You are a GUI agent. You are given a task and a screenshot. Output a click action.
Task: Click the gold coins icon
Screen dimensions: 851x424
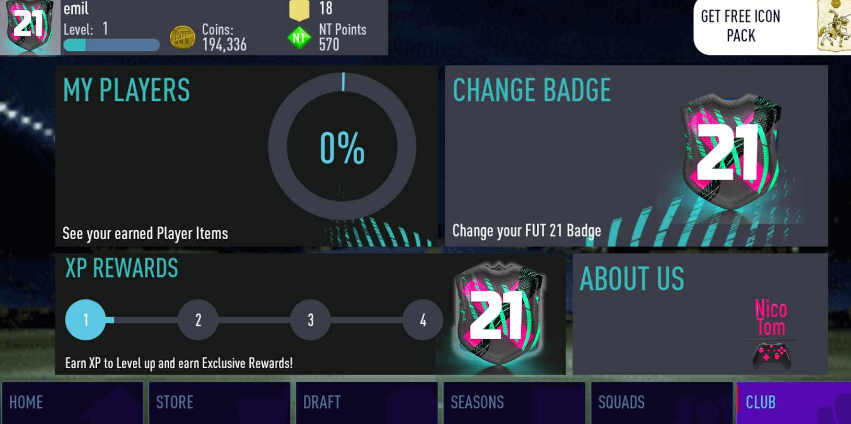coord(183,38)
